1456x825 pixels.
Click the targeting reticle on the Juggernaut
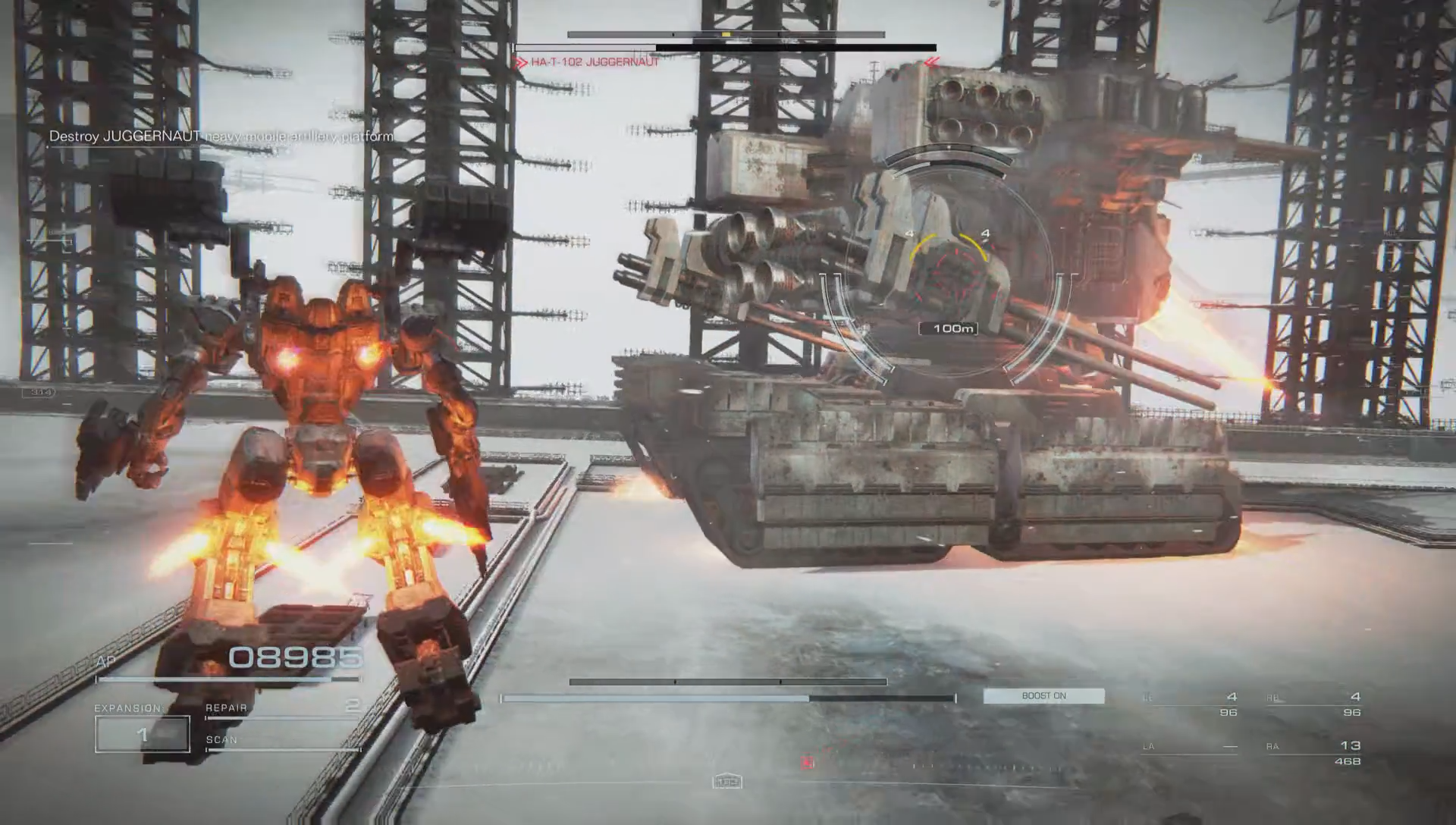pos(949,269)
